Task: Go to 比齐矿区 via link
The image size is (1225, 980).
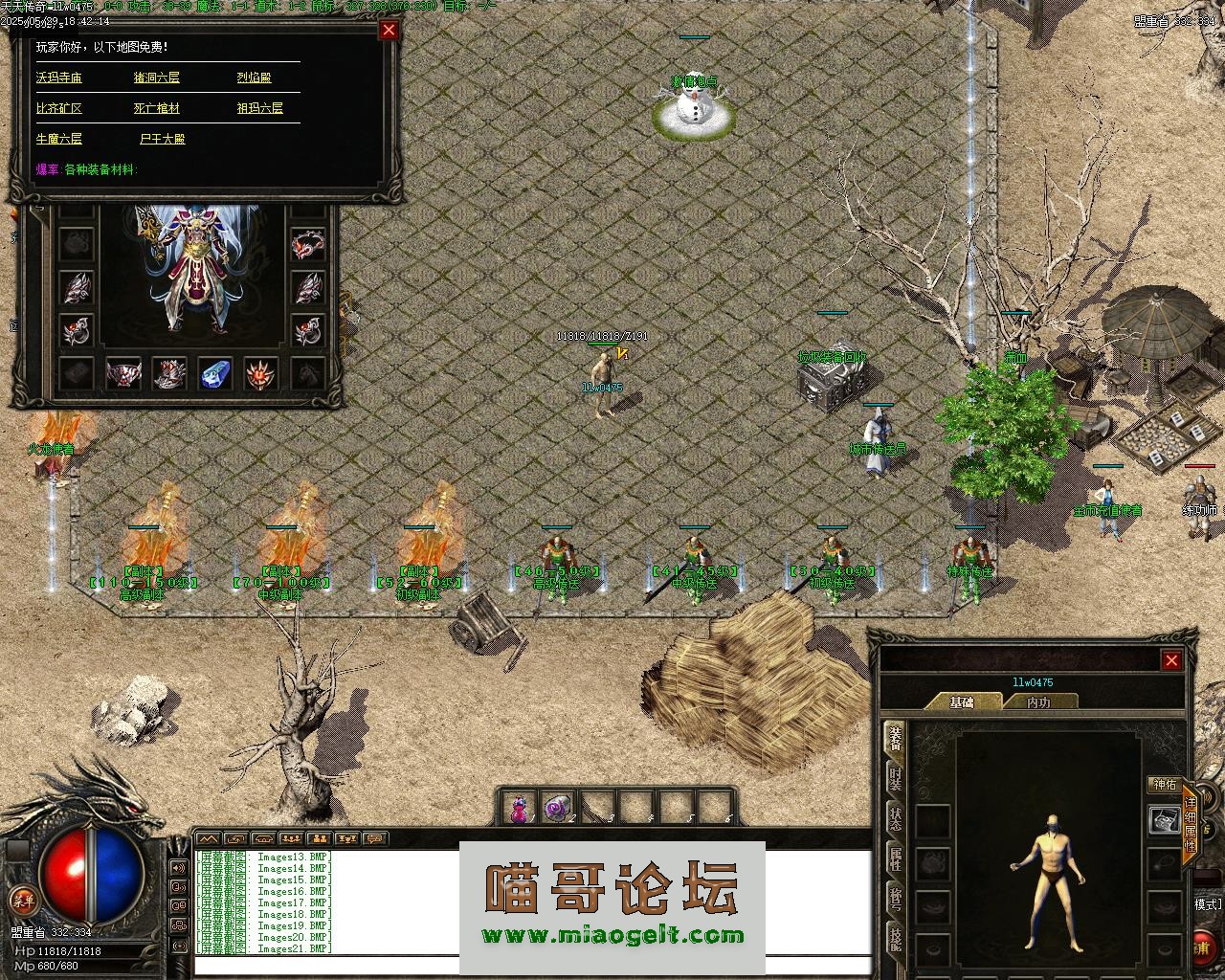Action: coord(59,108)
